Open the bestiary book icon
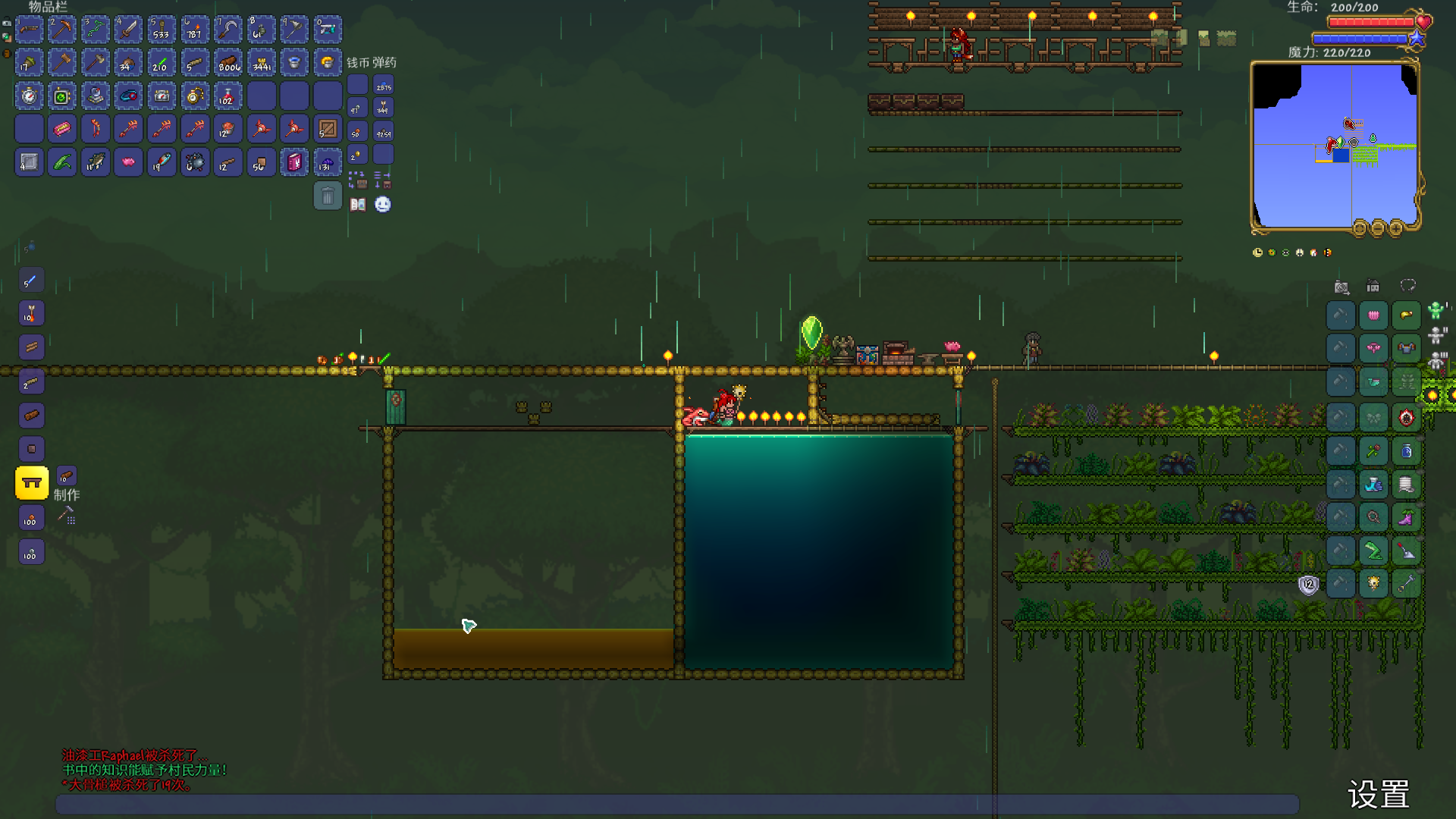Image resolution: width=1456 pixels, height=819 pixels. [358, 205]
